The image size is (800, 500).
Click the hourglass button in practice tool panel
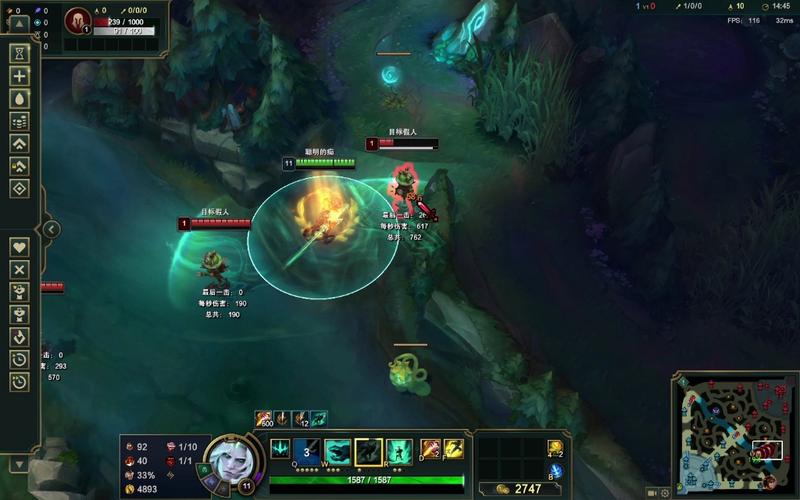click(19, 53)
